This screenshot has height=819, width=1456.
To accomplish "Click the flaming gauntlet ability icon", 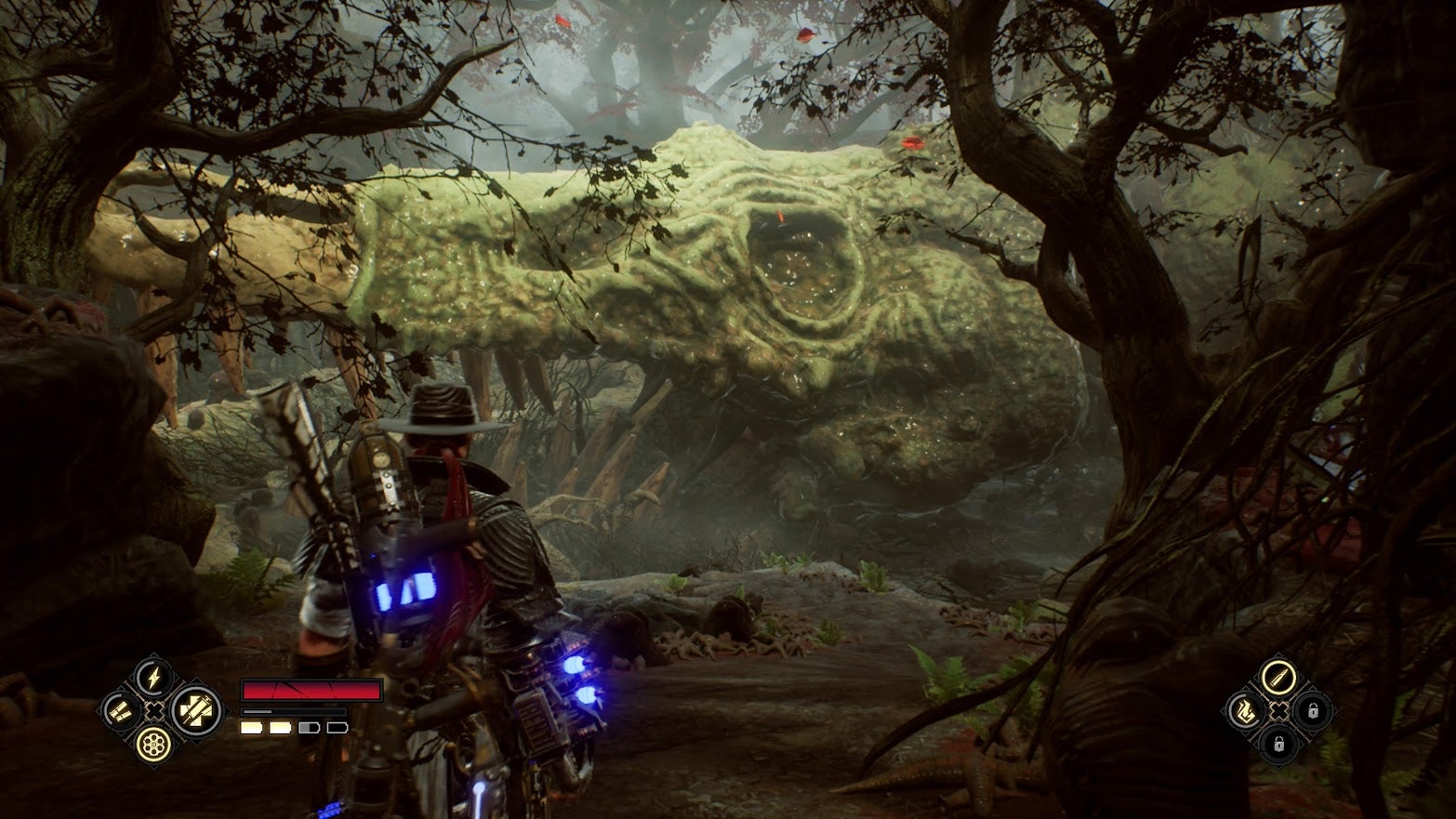I will point(1246,711).
